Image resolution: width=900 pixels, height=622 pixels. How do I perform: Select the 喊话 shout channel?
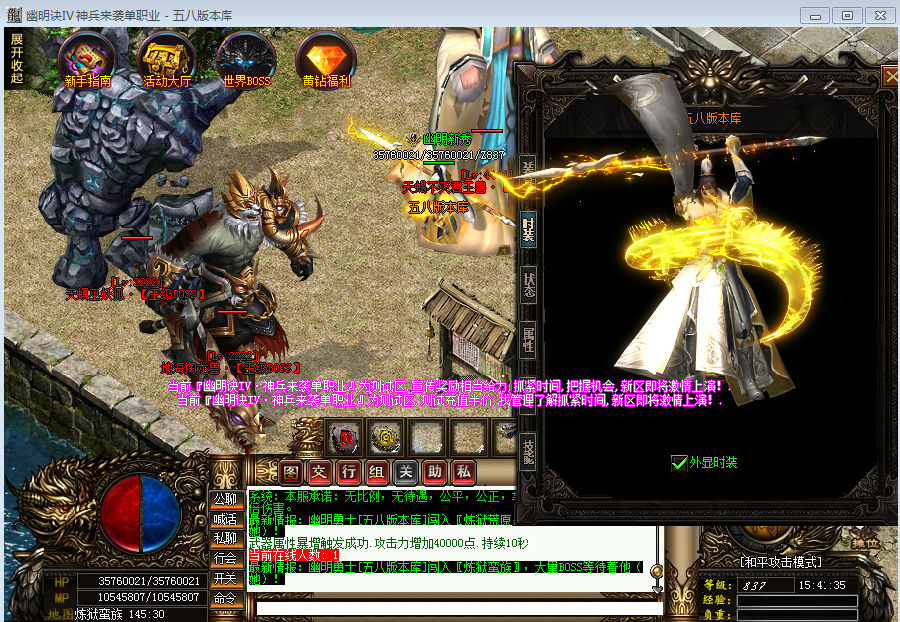tap(225, 518)
